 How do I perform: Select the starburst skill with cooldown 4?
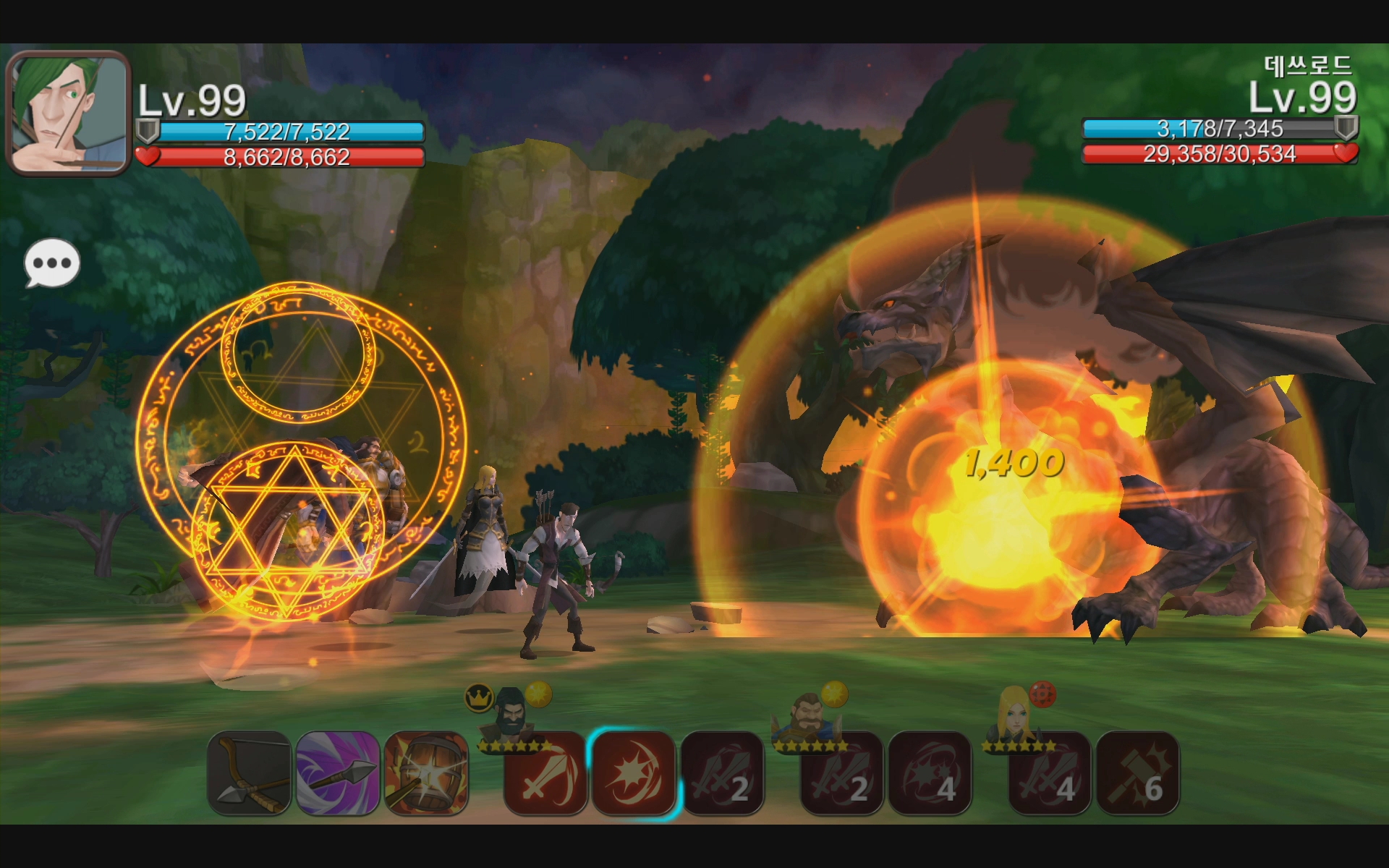pyautogui.click(x=930, y=773)
